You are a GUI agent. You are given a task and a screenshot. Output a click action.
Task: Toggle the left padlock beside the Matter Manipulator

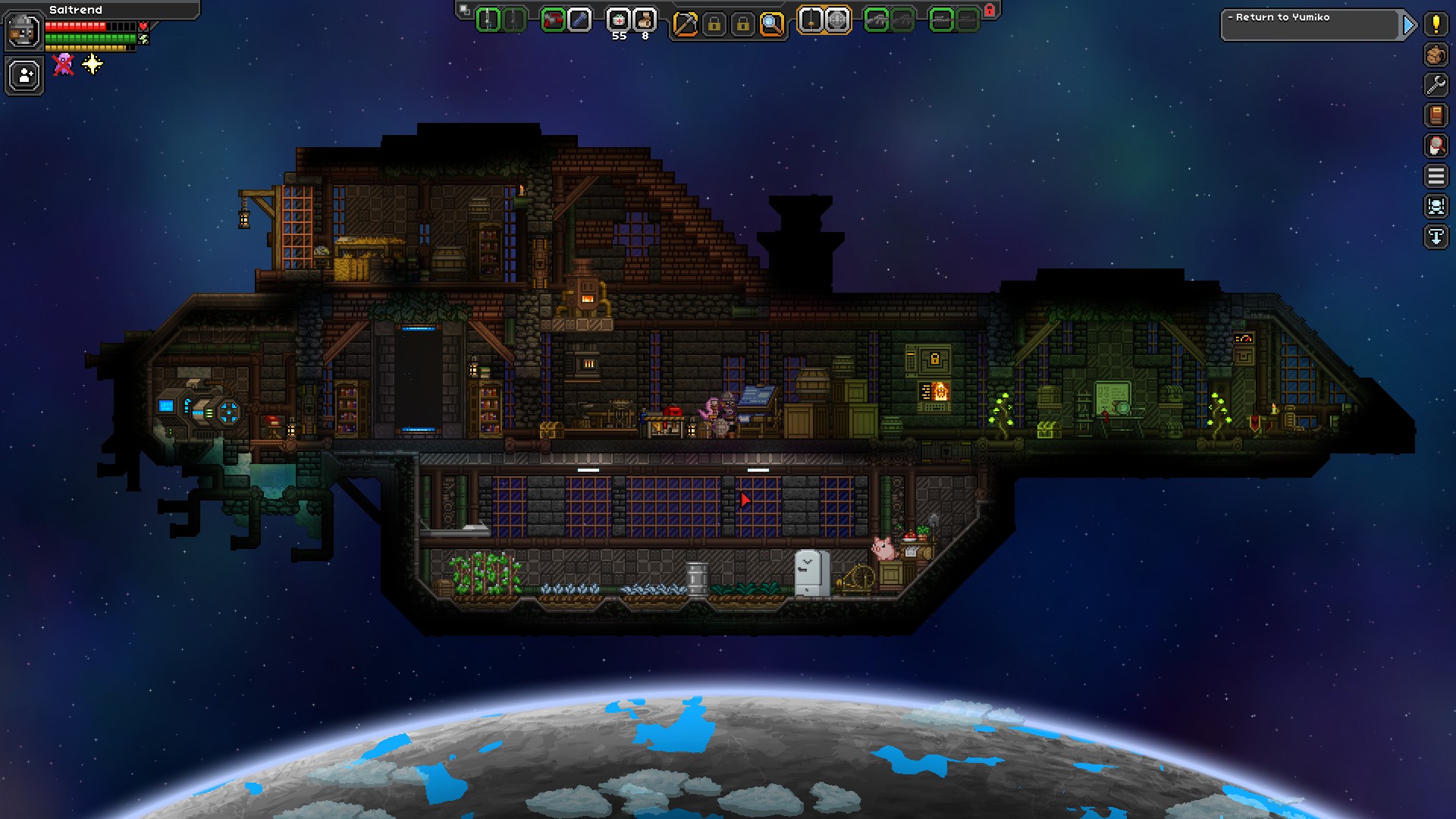pos(715,20)
